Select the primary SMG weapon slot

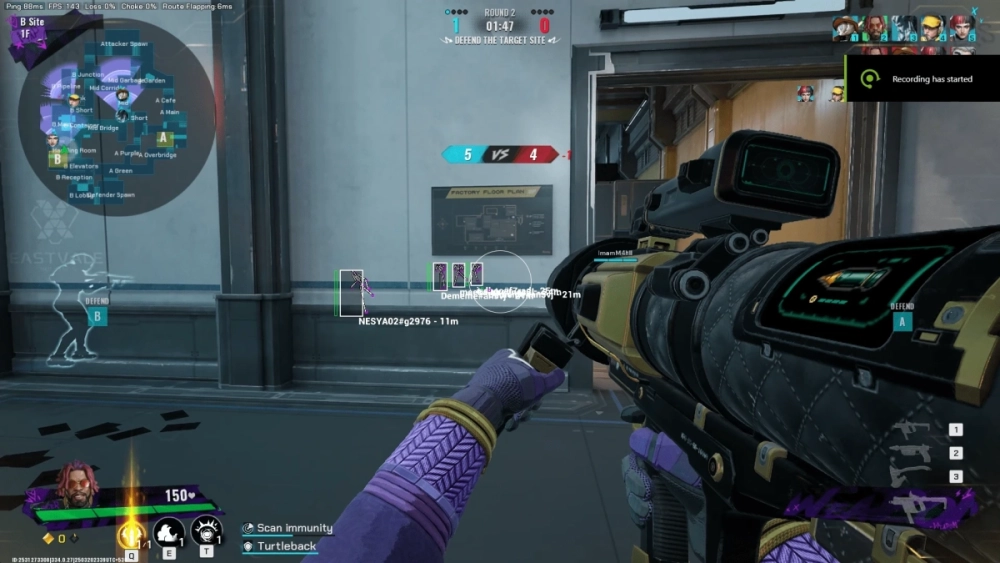(911, 430)
